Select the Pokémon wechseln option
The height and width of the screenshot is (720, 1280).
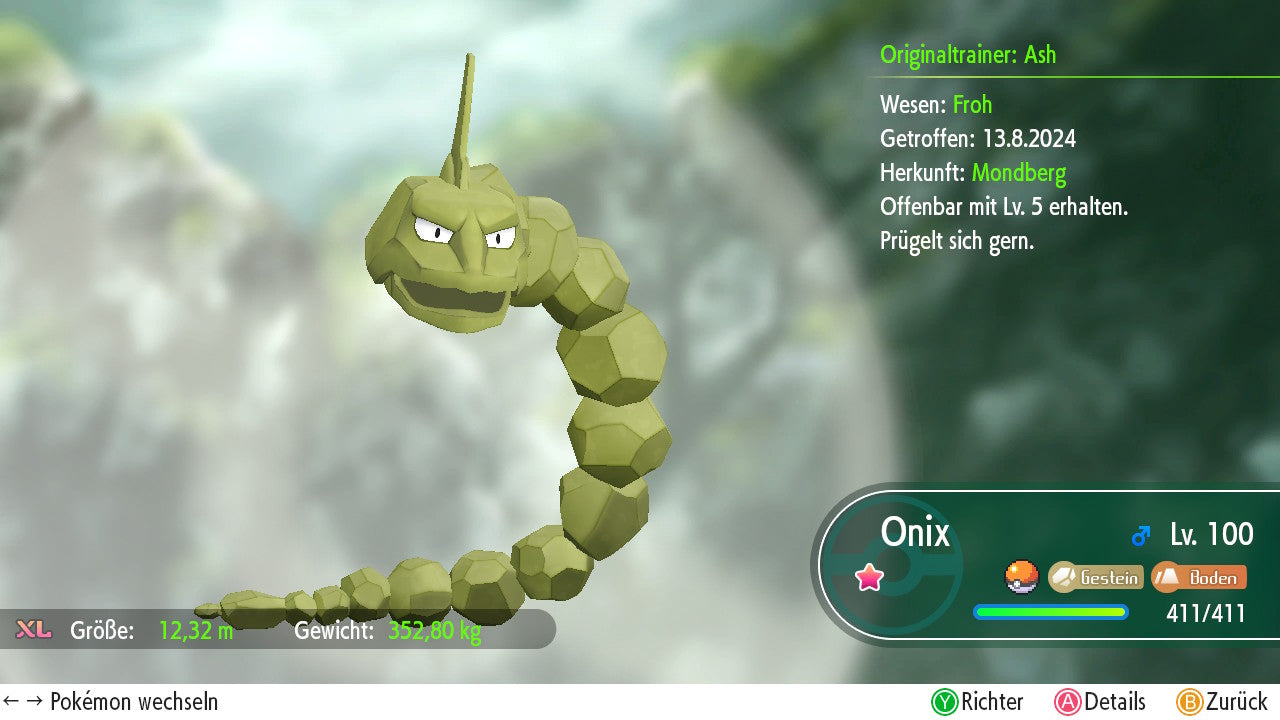click(x=111, y=702)
